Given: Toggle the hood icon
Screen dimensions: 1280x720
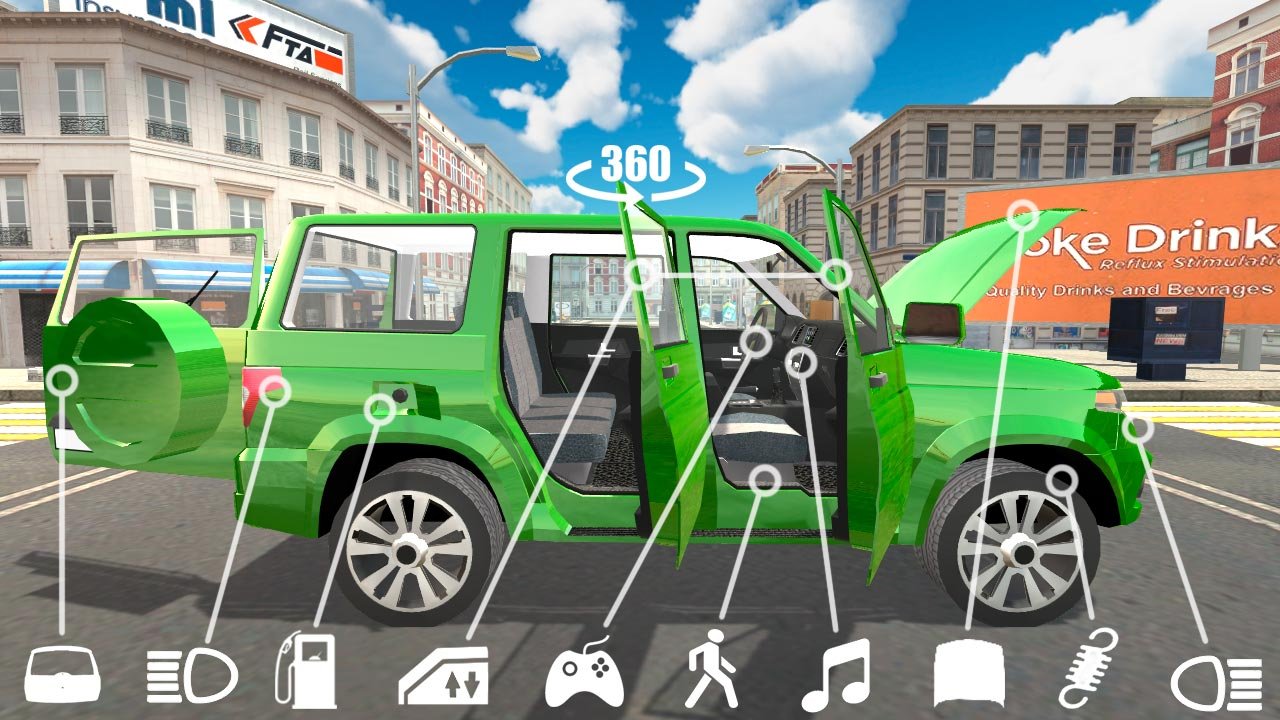Looking at the screenshot, I should [x=969, y=674].
